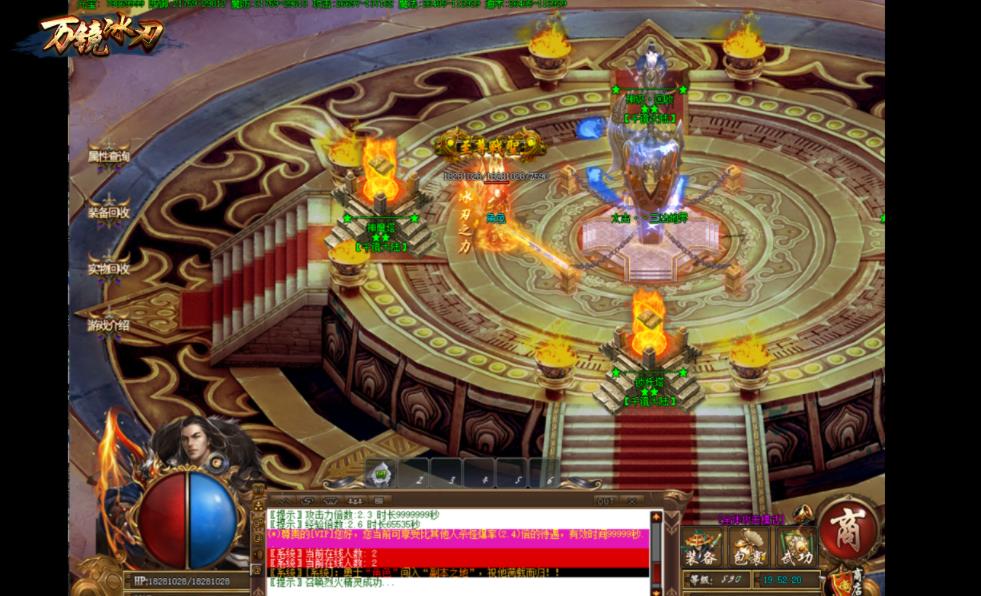The height and width of the screenshot is (596, 981).
Task: Open the 商店 store banner icon
Action: point(855,578)
